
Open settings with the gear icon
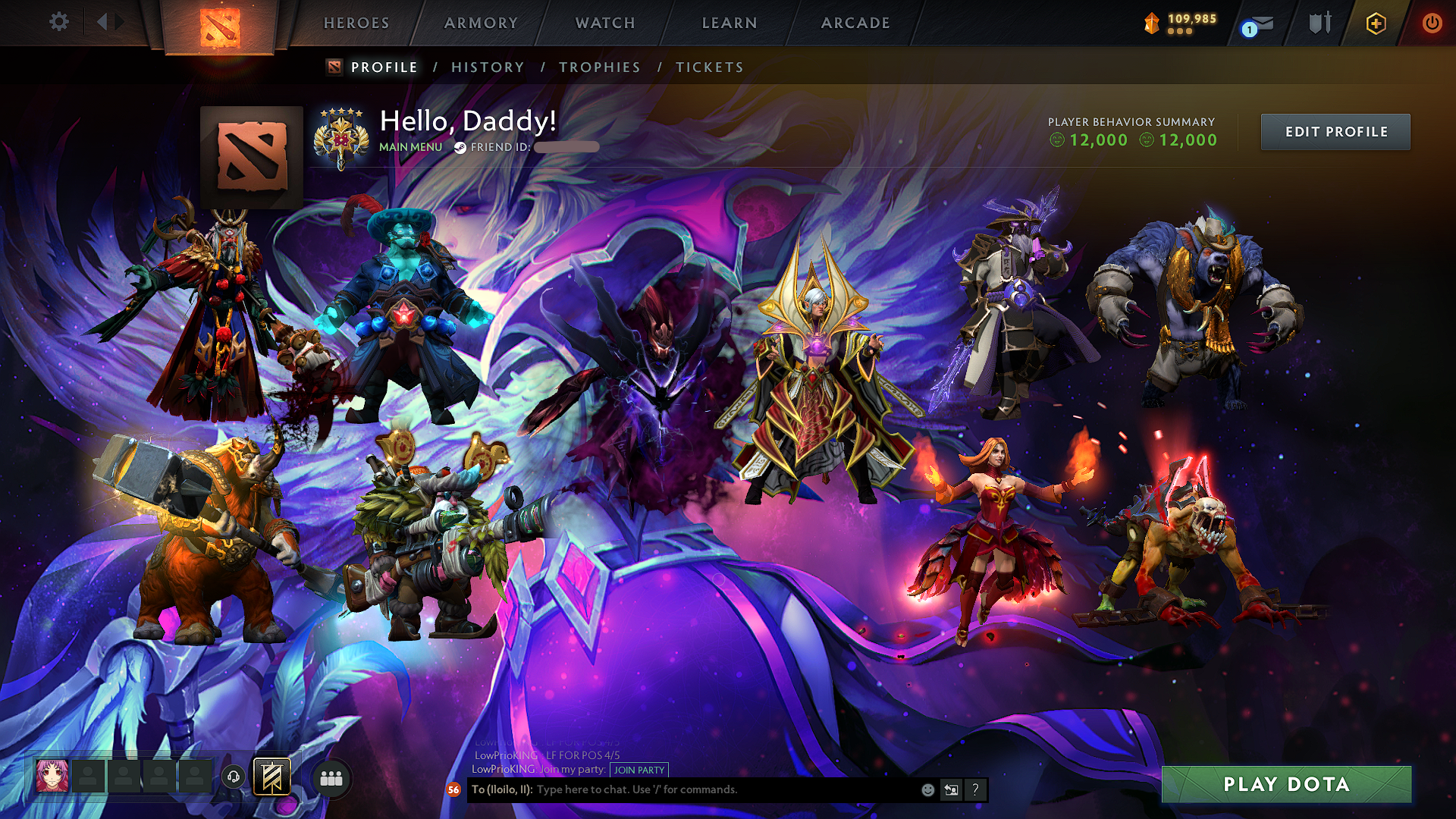59,23
